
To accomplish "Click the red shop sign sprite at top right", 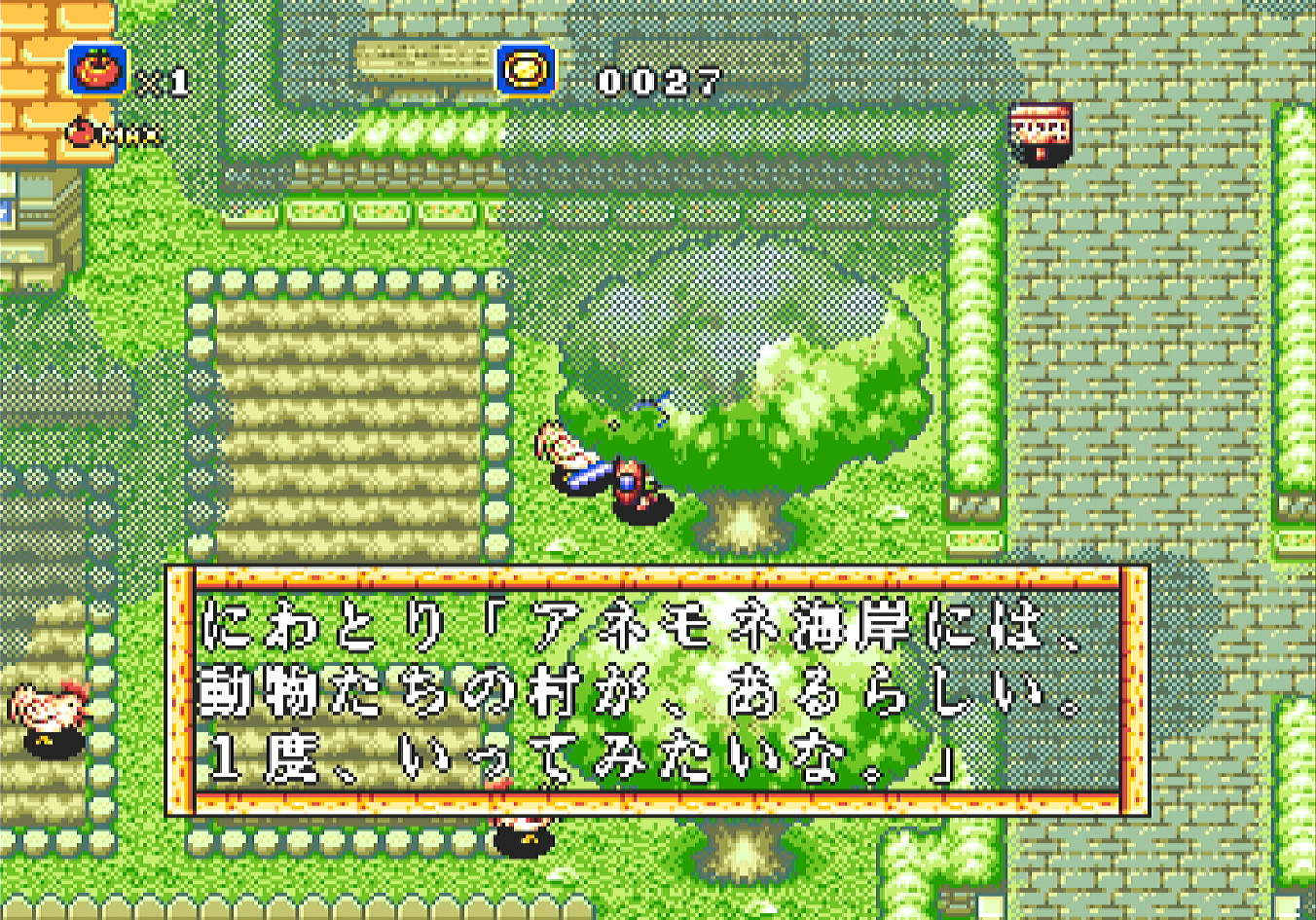I will pyautogui.click(x=1043, y=133).
